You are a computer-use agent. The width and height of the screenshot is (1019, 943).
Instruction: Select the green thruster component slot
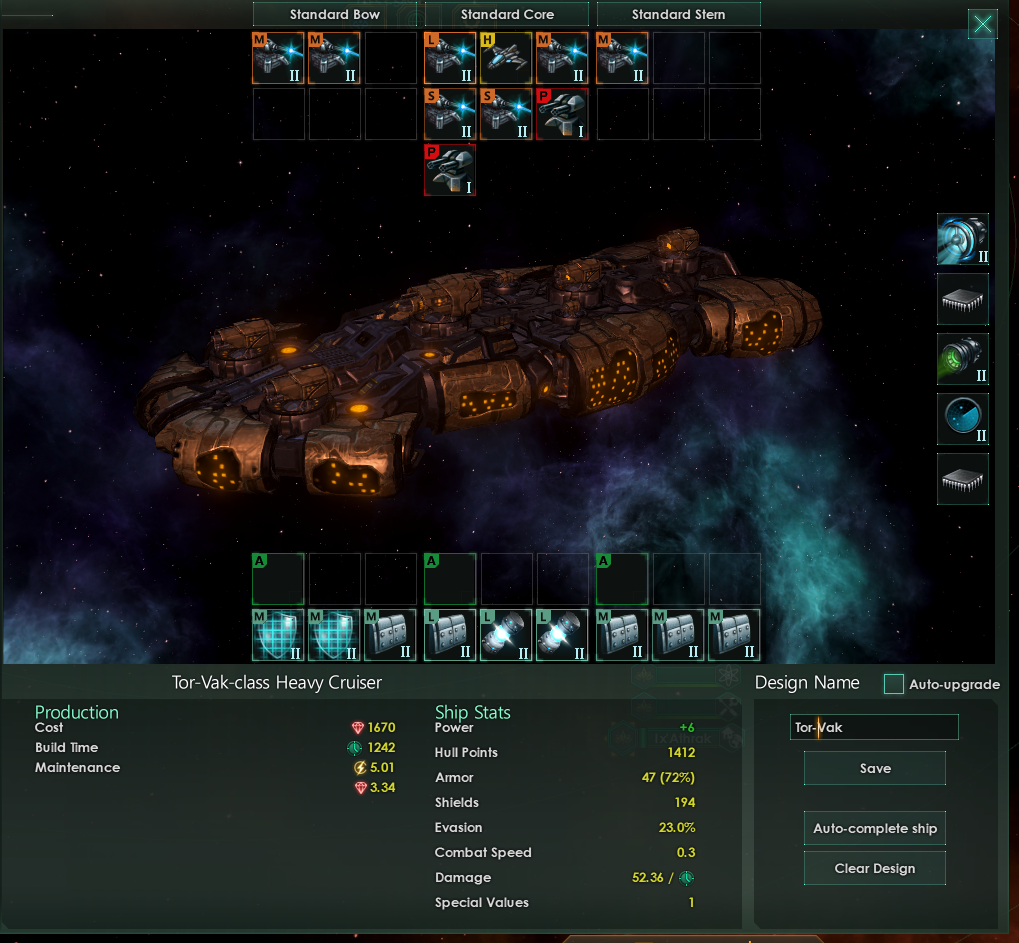[963, 359]
